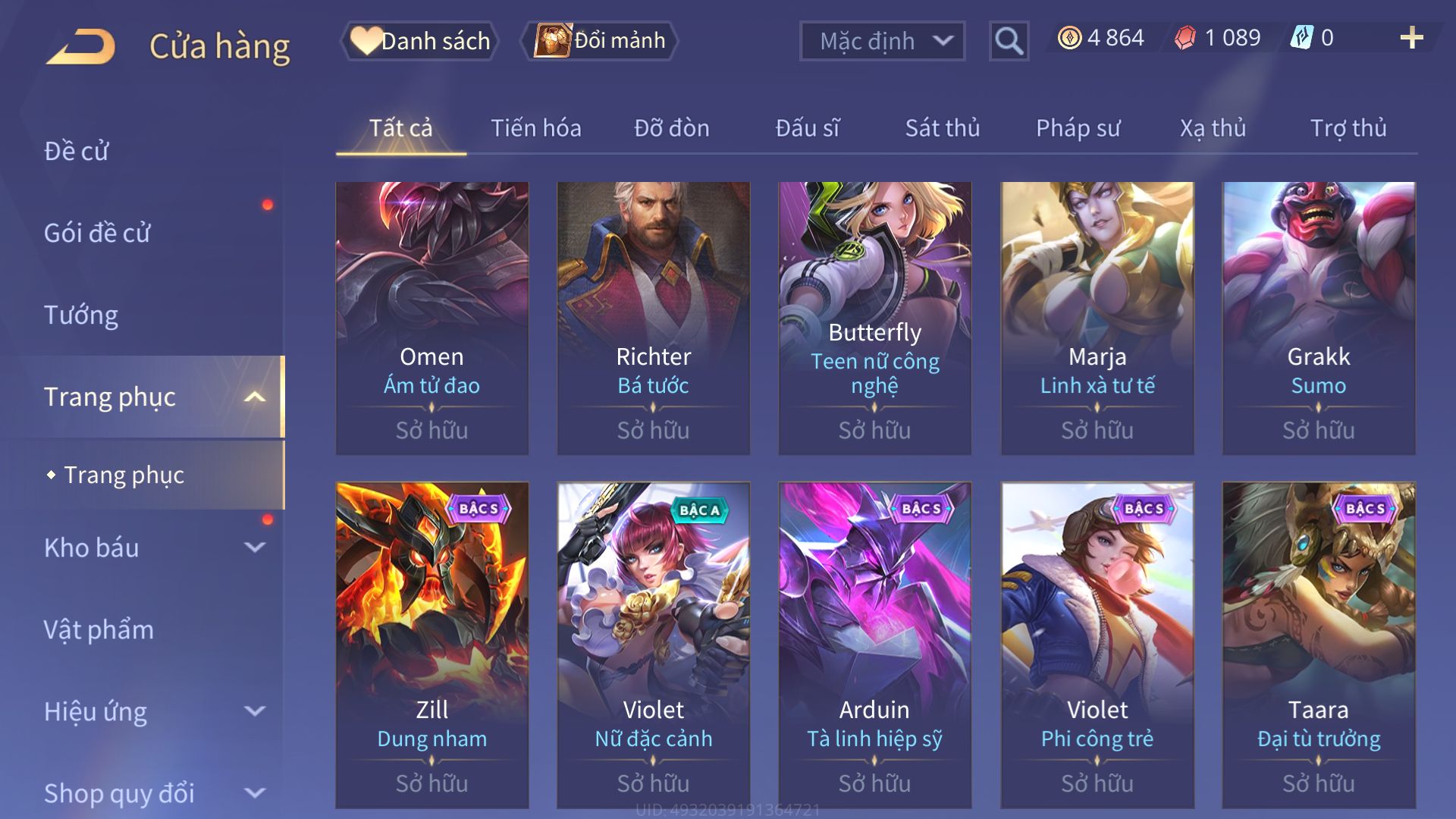The image size is (1456, 819).
Task: Select the Đỡ đòn category tab
Action: point(671,128)
